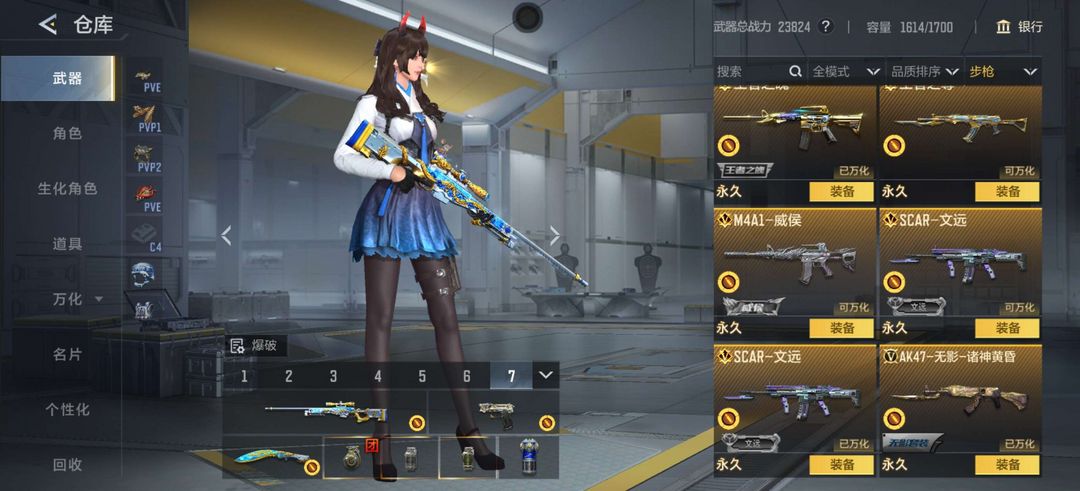1080x491 pixels.
Task: Equip the M4A1-威侯 rifle
Action: 841,328
